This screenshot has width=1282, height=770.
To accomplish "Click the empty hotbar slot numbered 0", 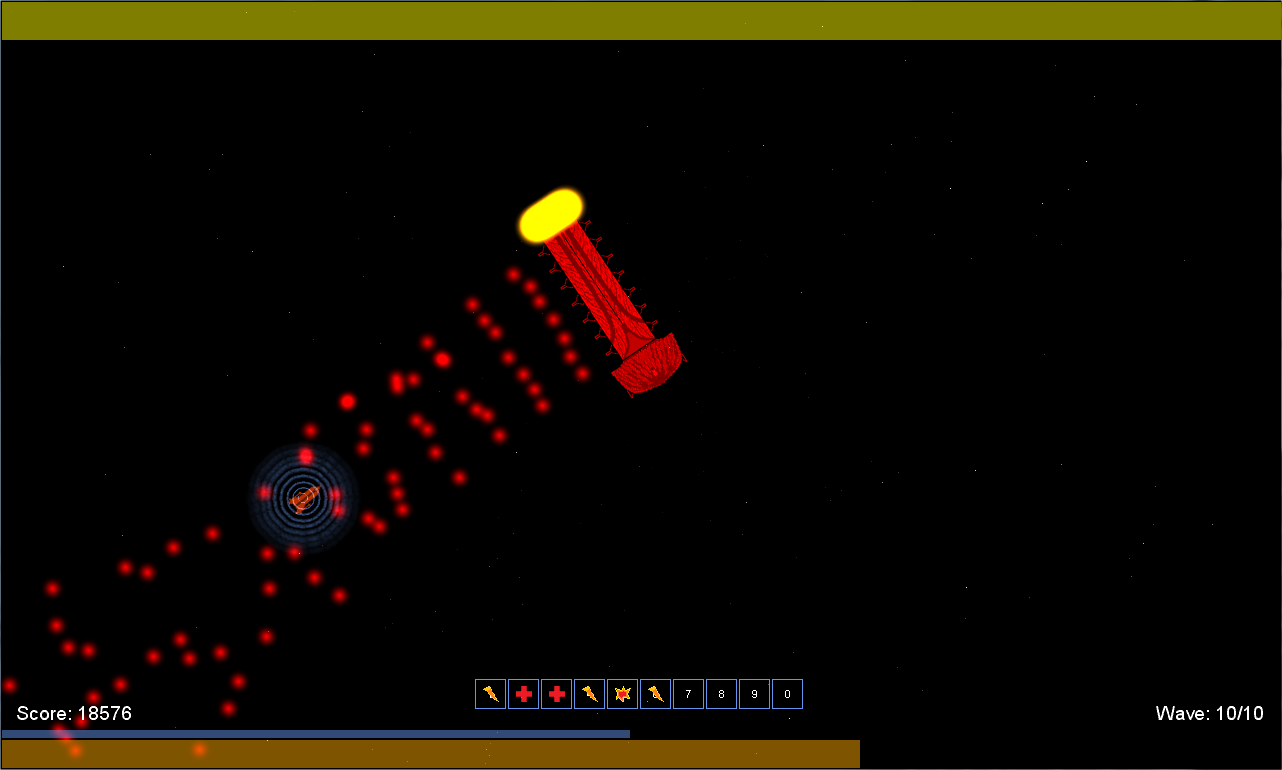I will (x=787, y=694).
